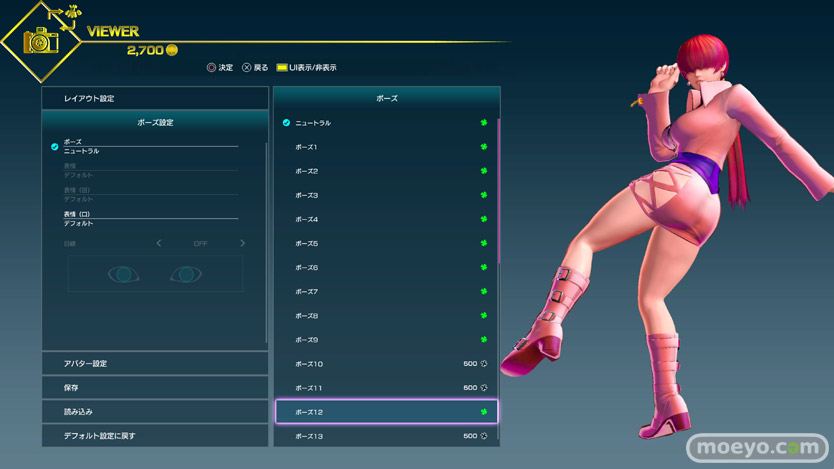Click the 保存 save option
834x469 pixels.
(154, 387)
